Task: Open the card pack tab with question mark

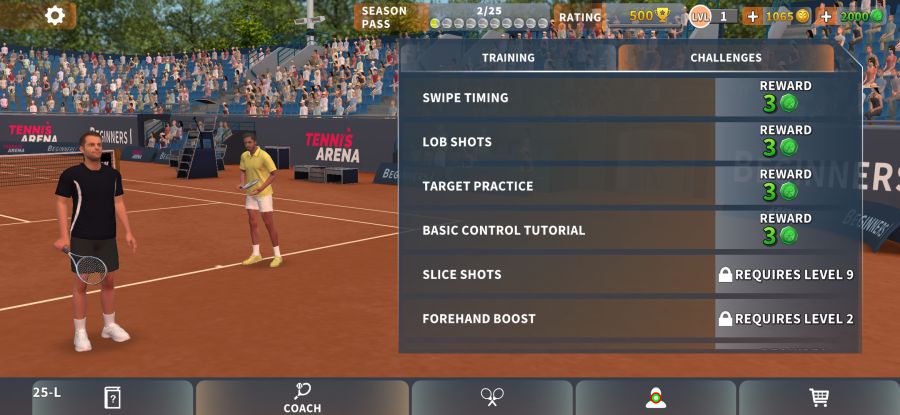Action: click(112, 398)
